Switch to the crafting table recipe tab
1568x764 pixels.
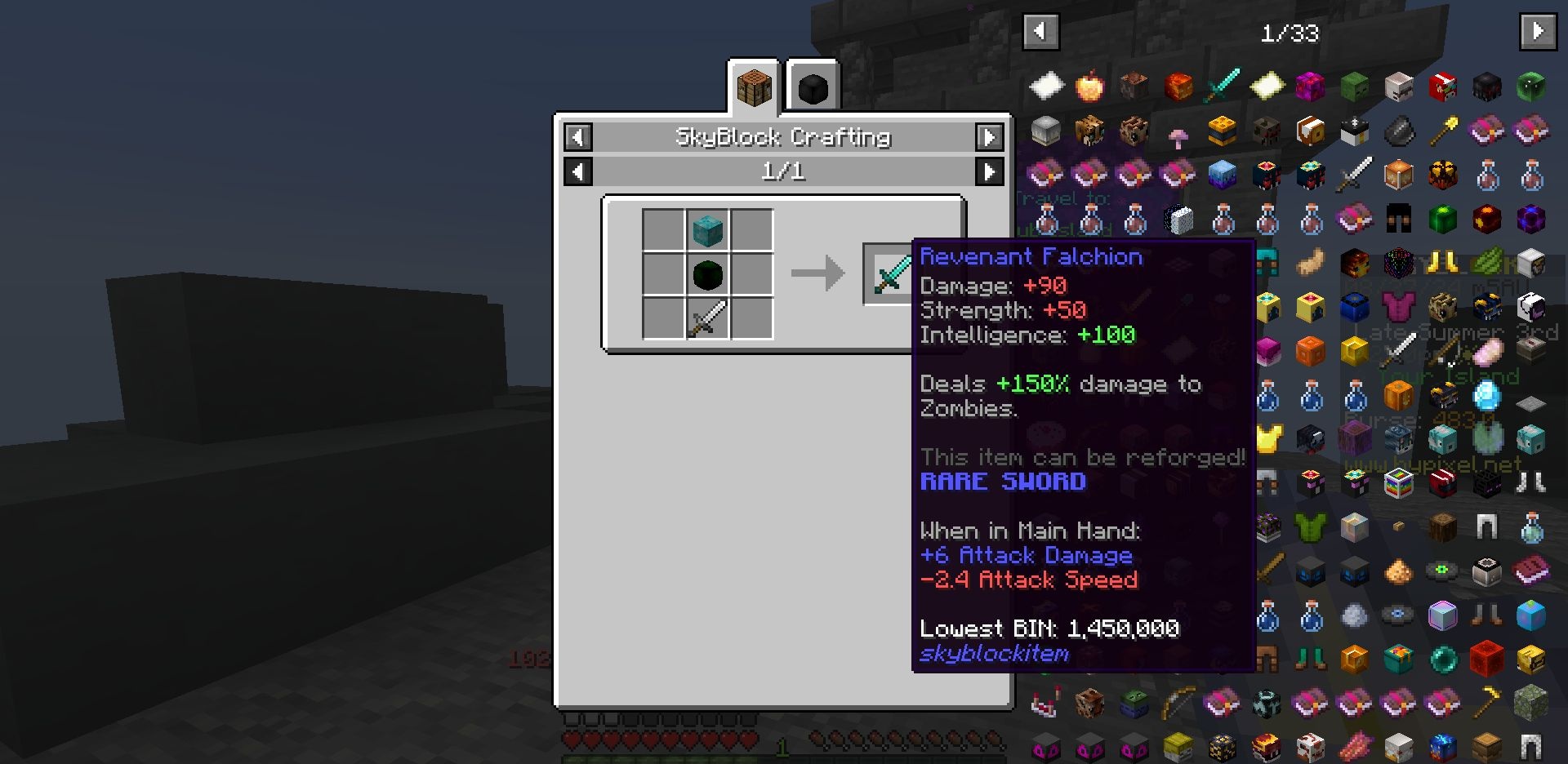click(x=754, y=87)
